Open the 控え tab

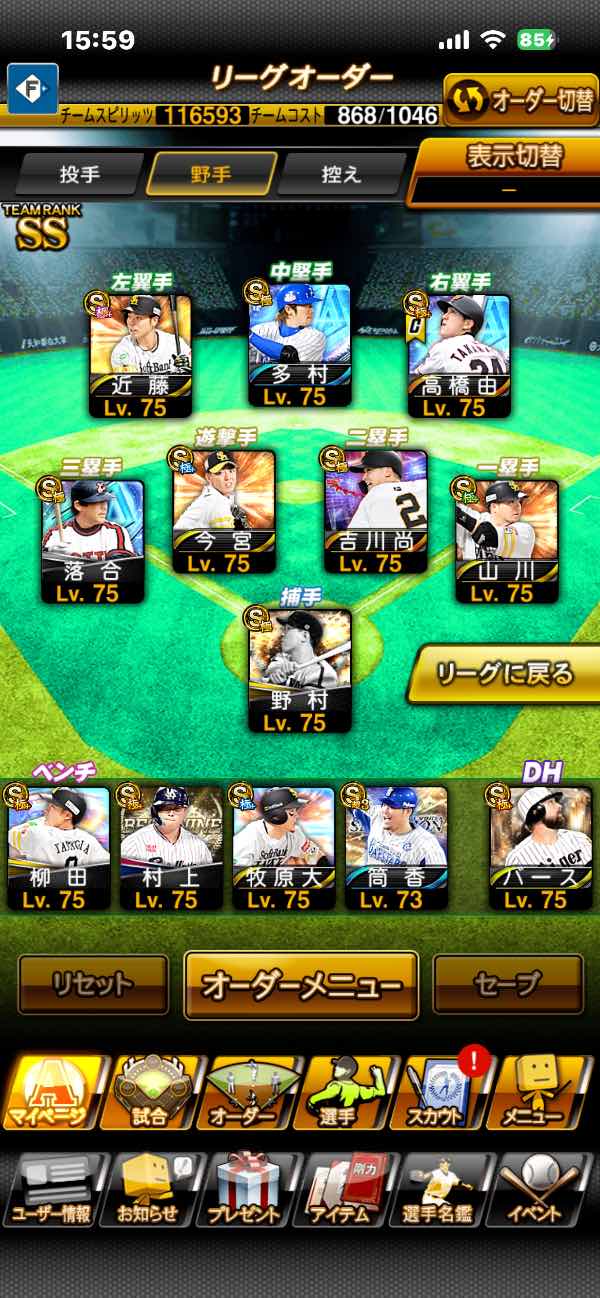(341, 174)
